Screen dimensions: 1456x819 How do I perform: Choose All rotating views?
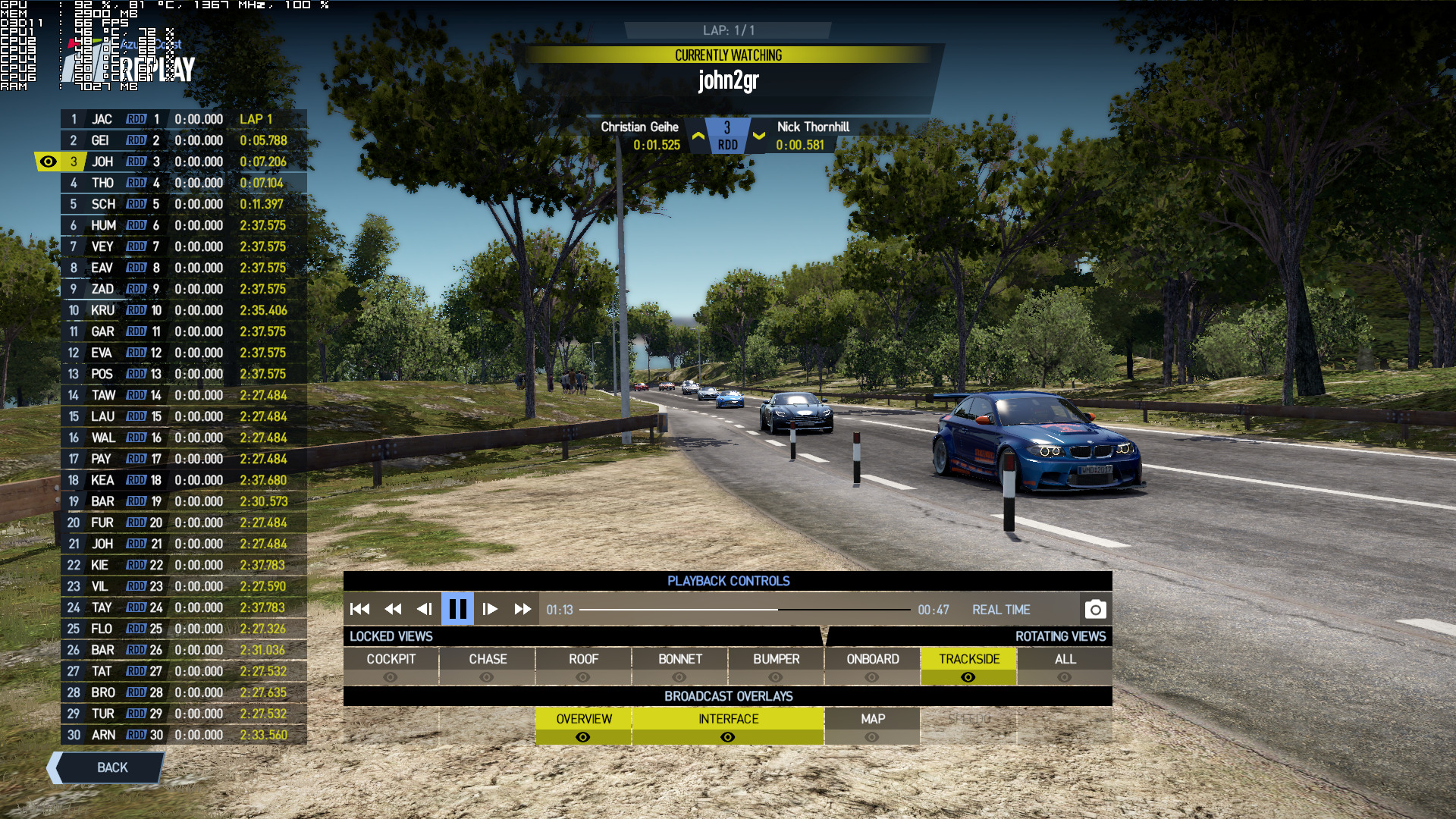point(1065,666)
